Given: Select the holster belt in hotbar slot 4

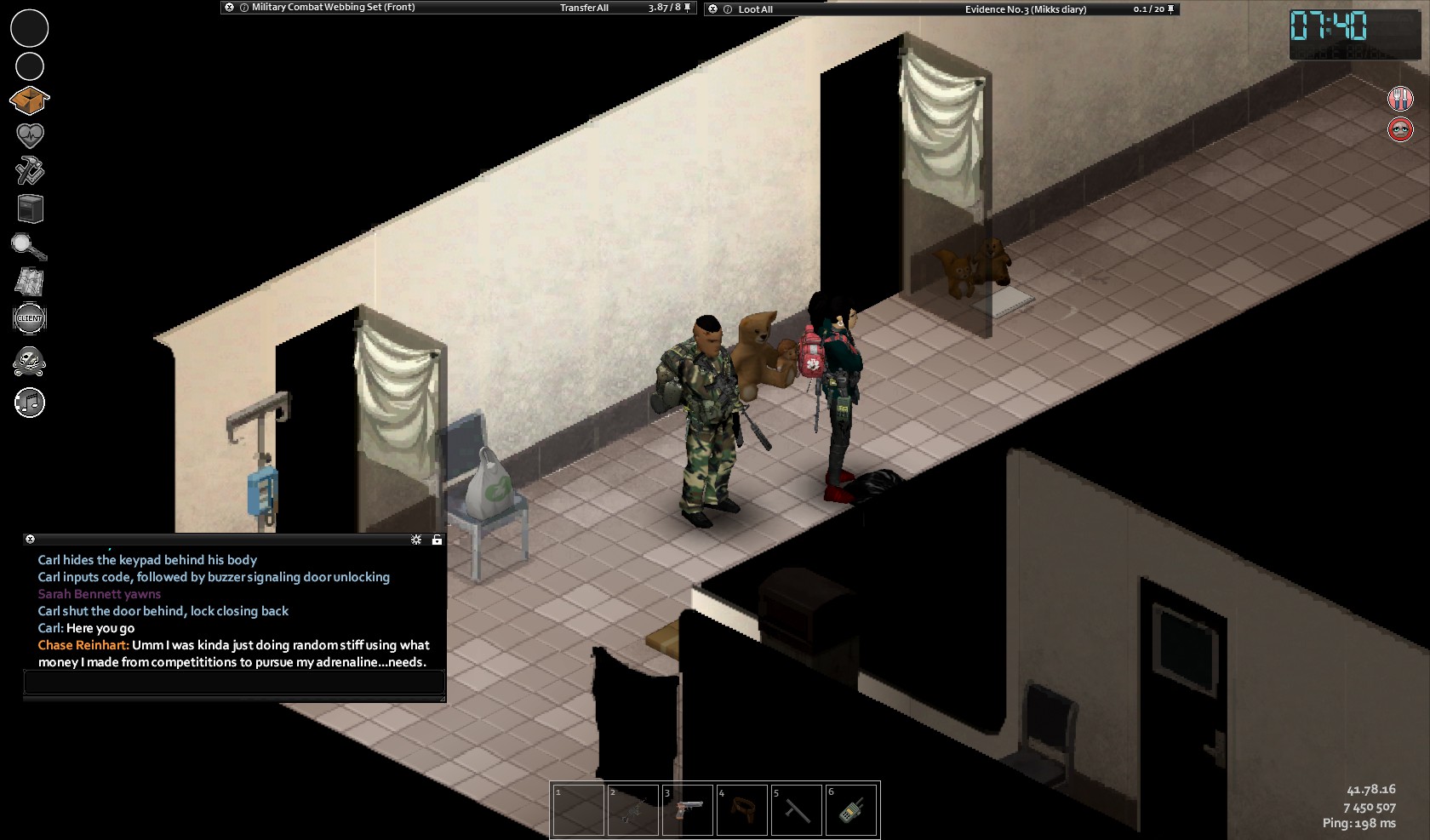Looking at the screenshot, I should click(742, 809).
